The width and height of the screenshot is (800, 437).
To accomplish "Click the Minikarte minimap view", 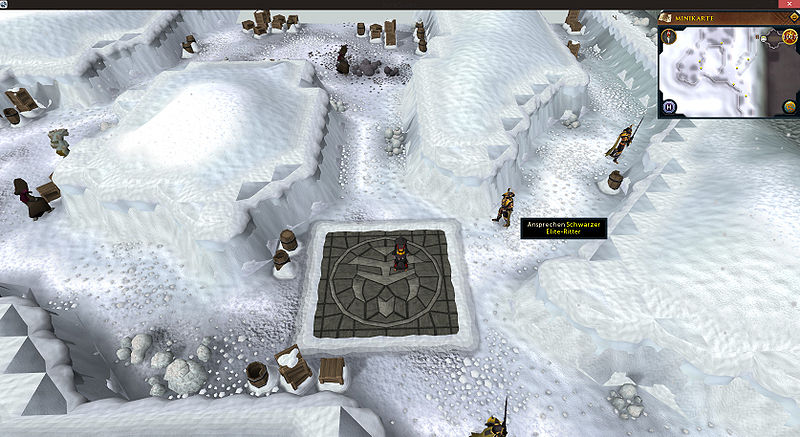I will [x=718, y=70].
